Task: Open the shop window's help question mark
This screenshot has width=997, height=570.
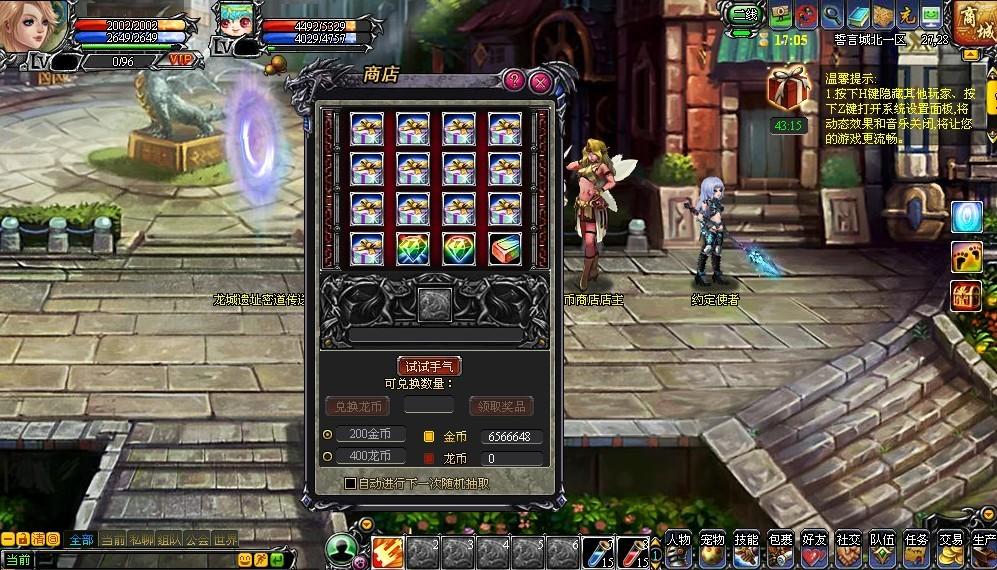Action: pos(514,81)
